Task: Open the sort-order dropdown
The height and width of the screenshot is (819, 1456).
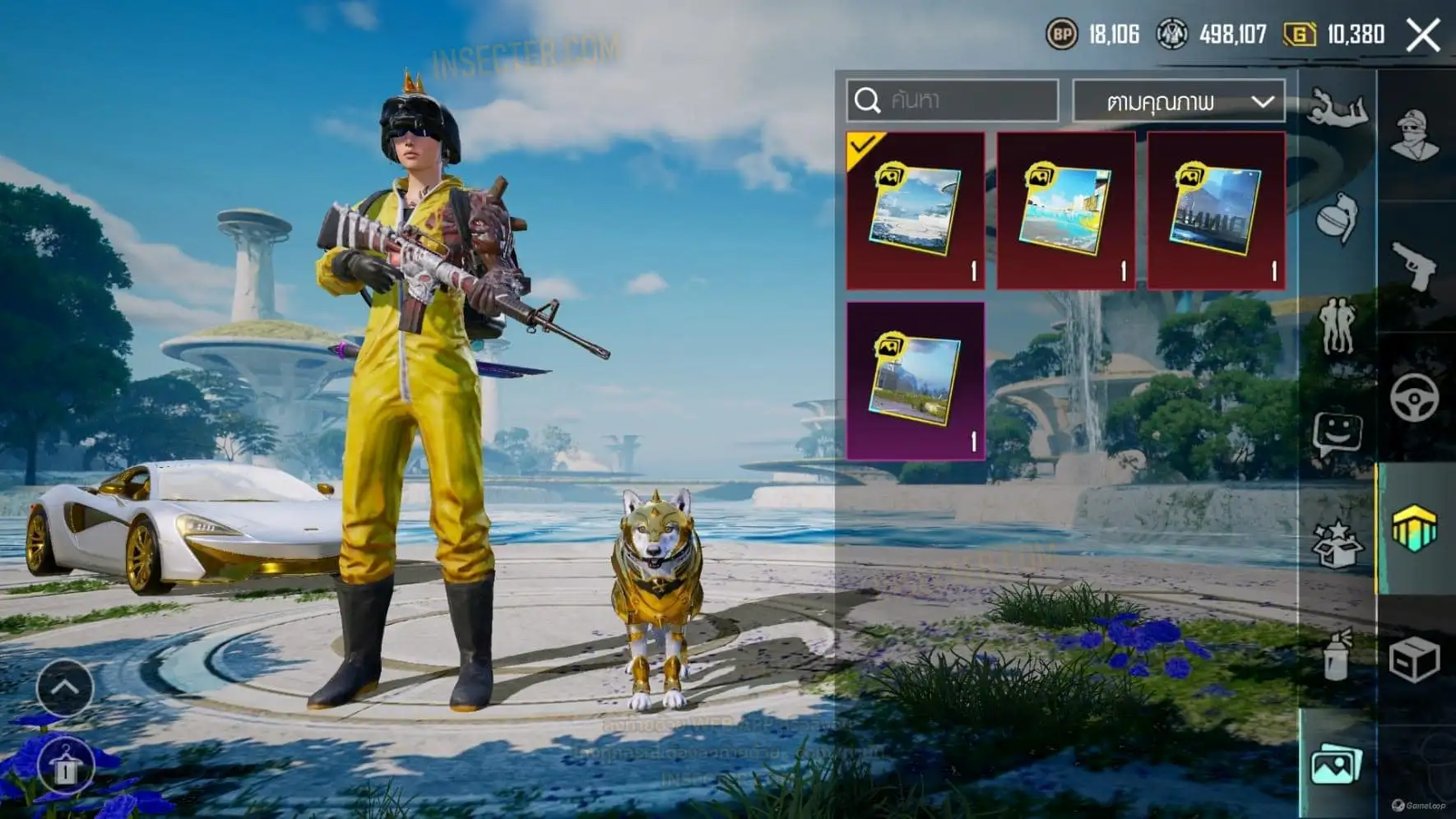Action: point(1179,101)
